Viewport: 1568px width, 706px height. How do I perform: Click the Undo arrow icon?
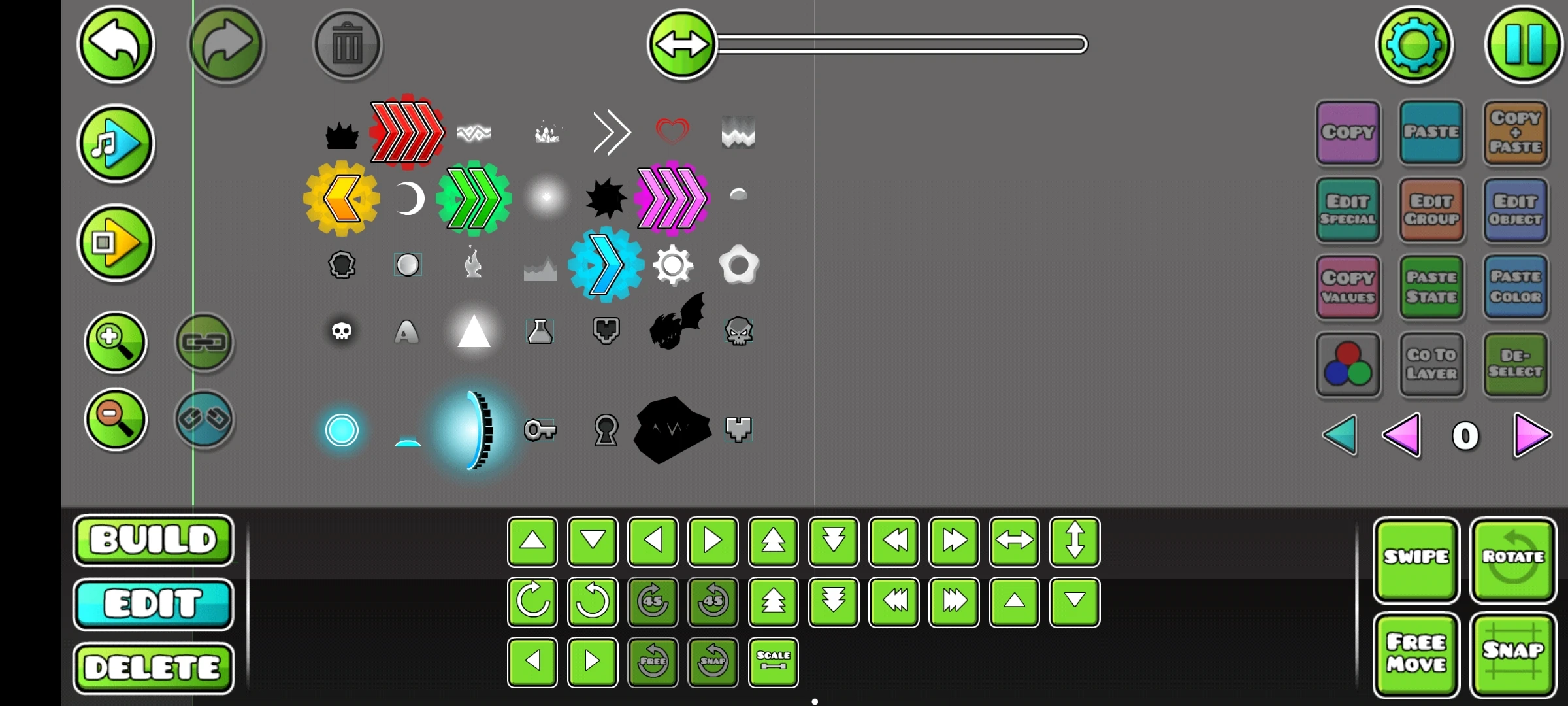pos(115,44)
